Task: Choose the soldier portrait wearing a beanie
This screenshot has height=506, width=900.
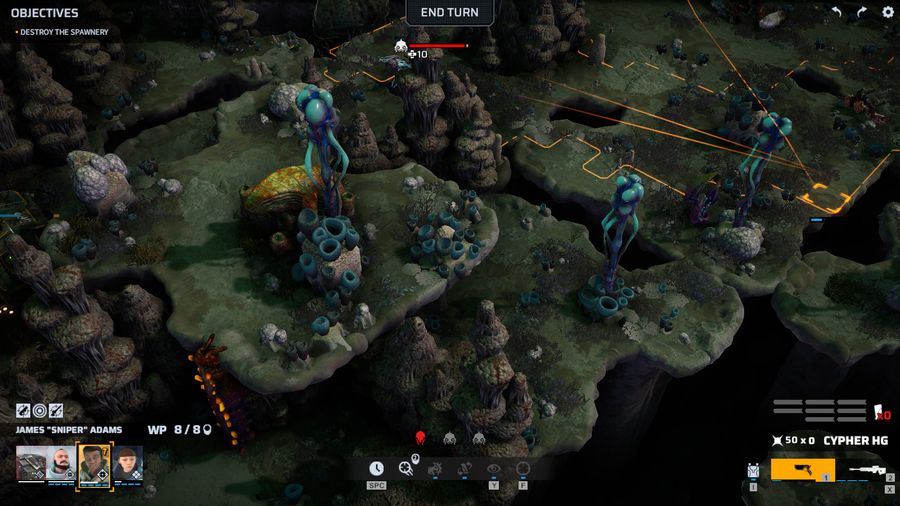Action: pos(127,464)
